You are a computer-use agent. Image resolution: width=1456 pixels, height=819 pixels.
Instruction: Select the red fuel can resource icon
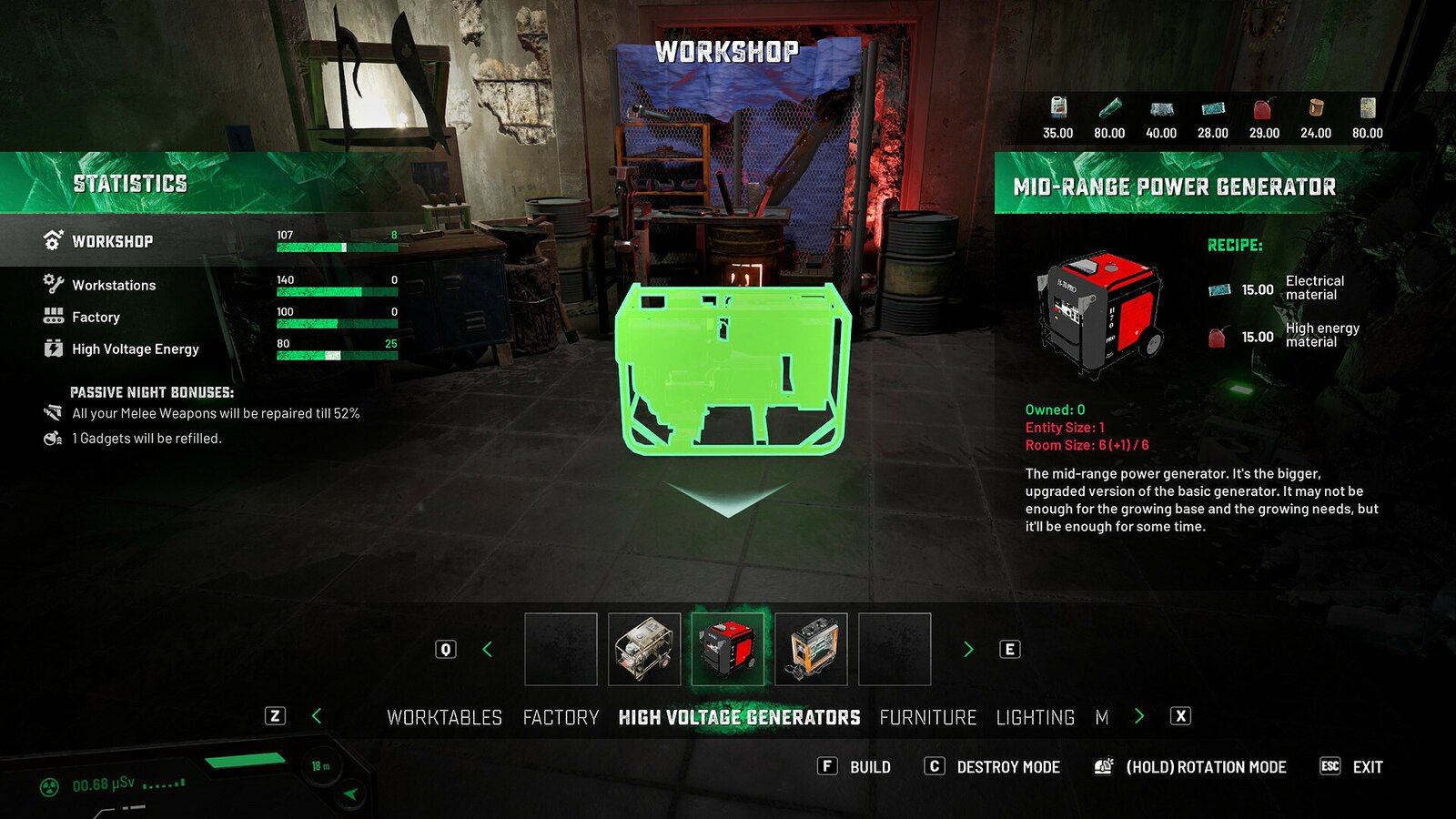1265,109
